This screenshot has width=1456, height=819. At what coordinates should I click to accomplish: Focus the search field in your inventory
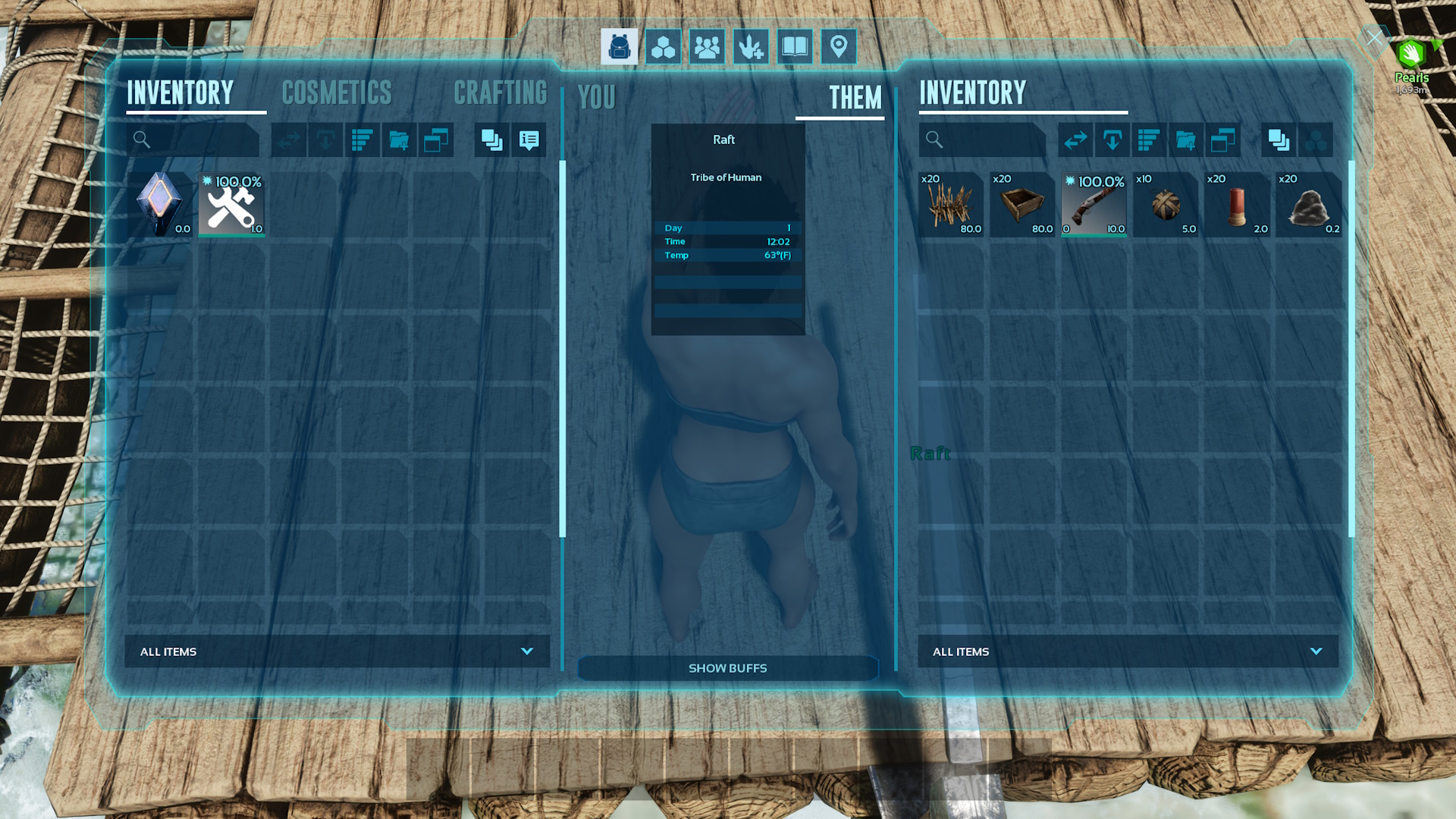pyautogui.click(x=193, y=140)
